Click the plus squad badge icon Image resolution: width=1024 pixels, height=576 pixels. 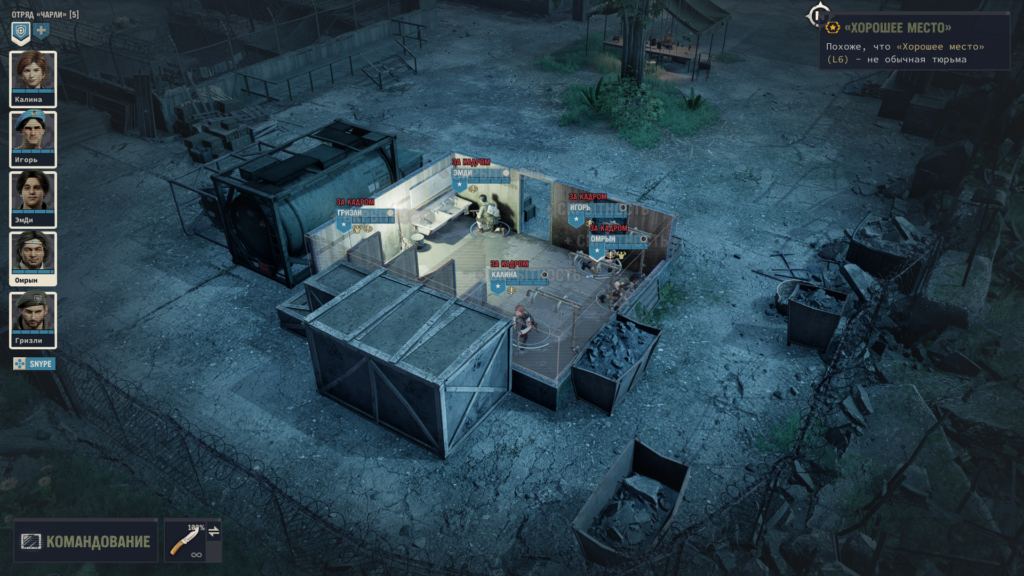pos(41,31)
